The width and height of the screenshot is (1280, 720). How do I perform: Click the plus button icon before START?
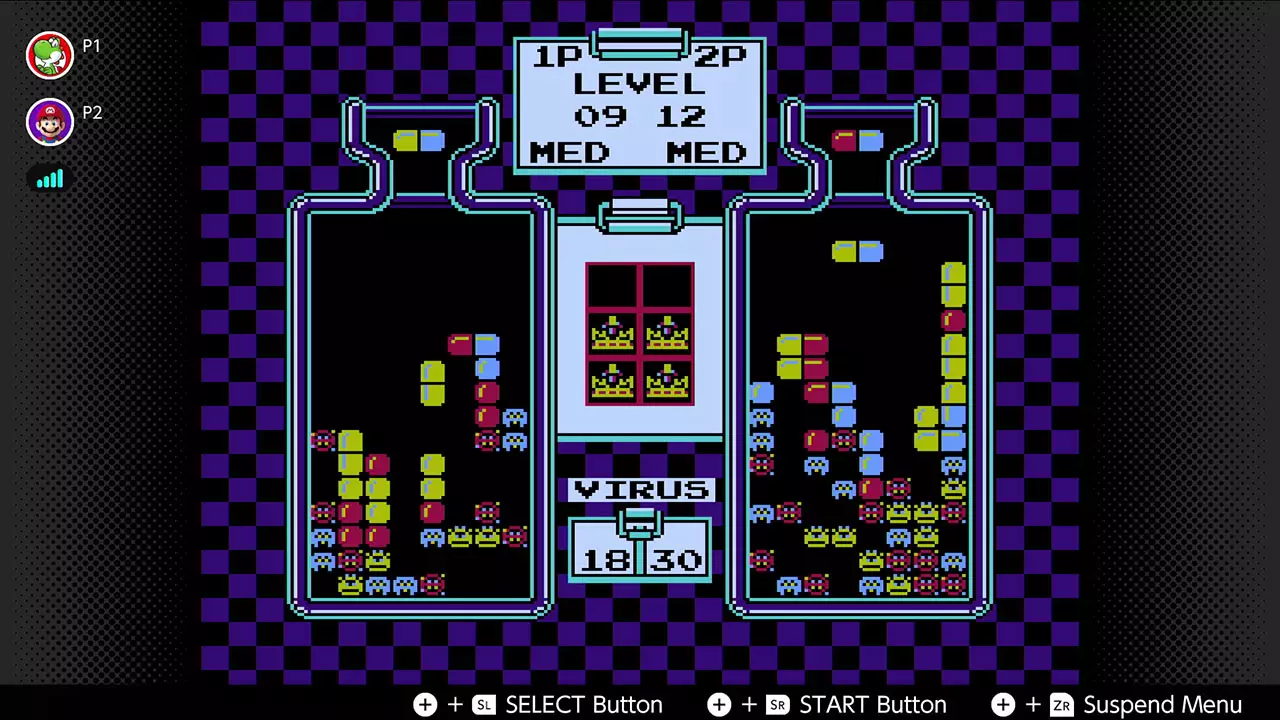[x=719, y=705]
